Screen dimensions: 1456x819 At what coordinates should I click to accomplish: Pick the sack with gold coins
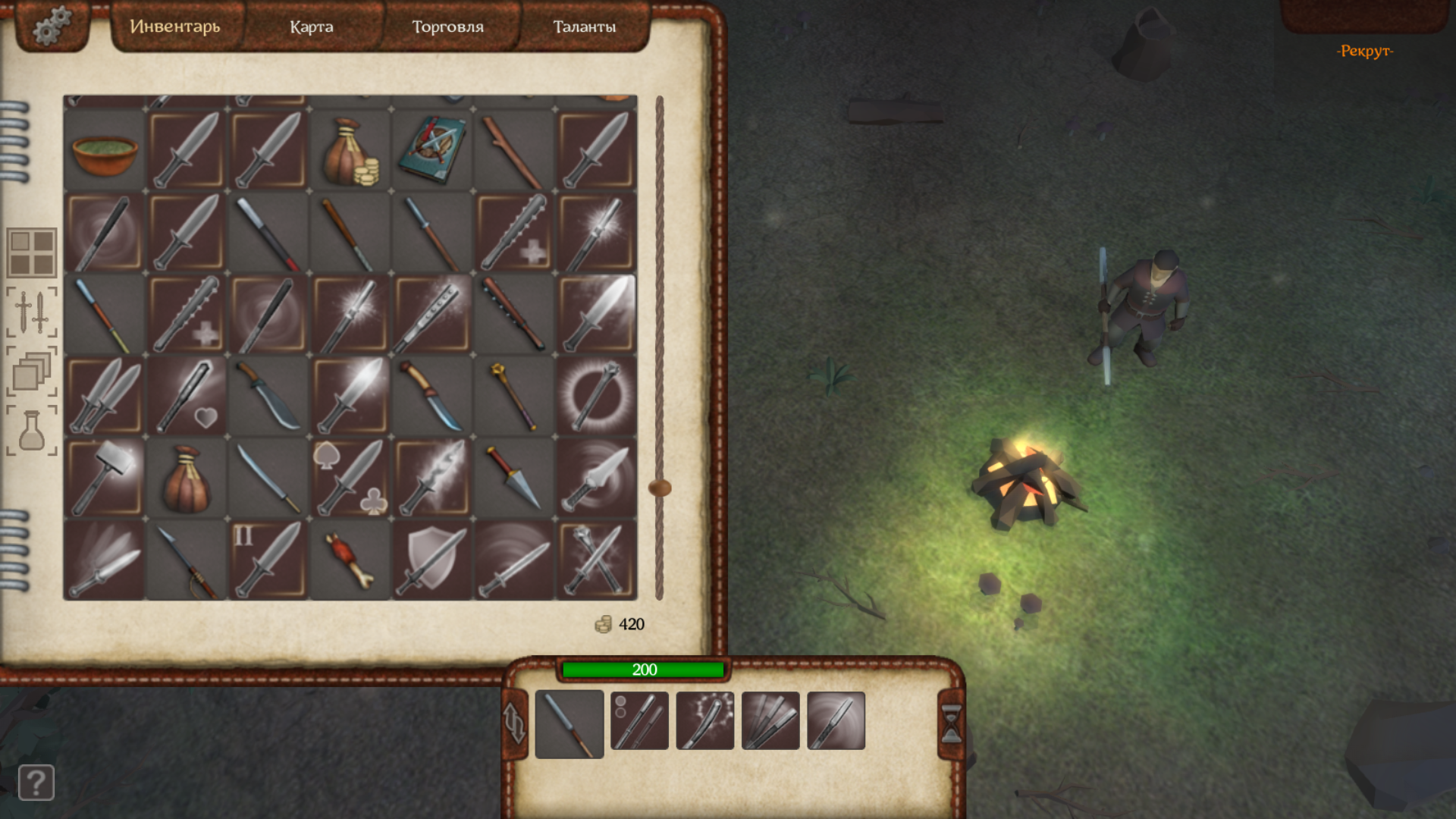(x=350, y=152)
